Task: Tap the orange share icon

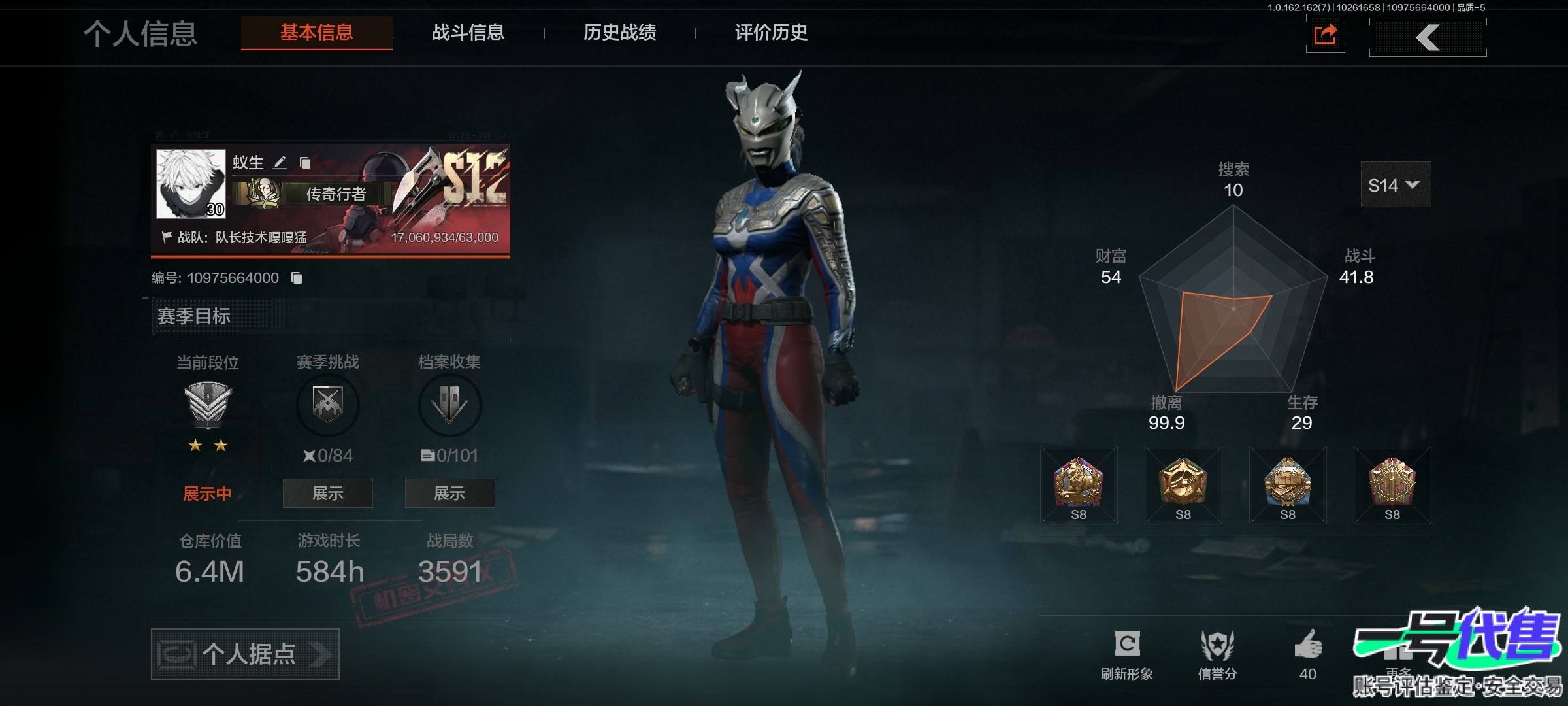Action: (x=1325, y=35)
